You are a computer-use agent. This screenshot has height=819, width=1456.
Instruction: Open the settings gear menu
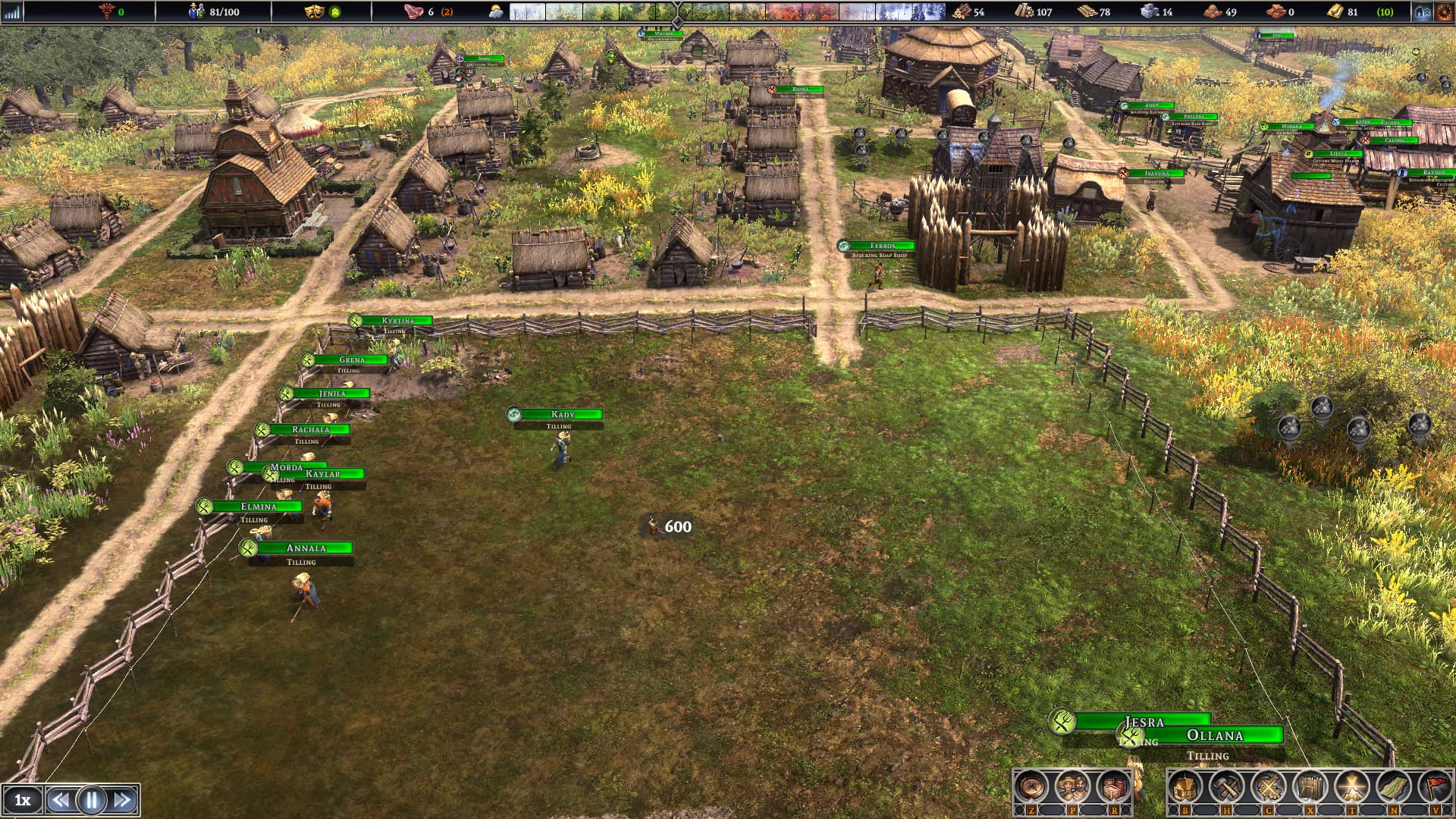[x=1442, y=11]
